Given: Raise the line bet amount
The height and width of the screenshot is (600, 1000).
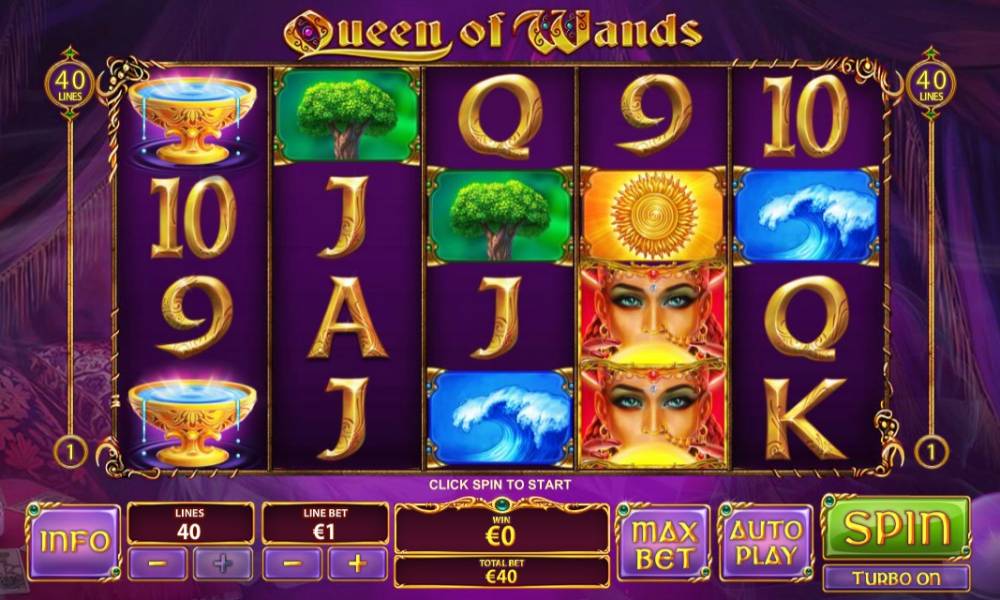Looking at the screenshot, I should point(357,563).
